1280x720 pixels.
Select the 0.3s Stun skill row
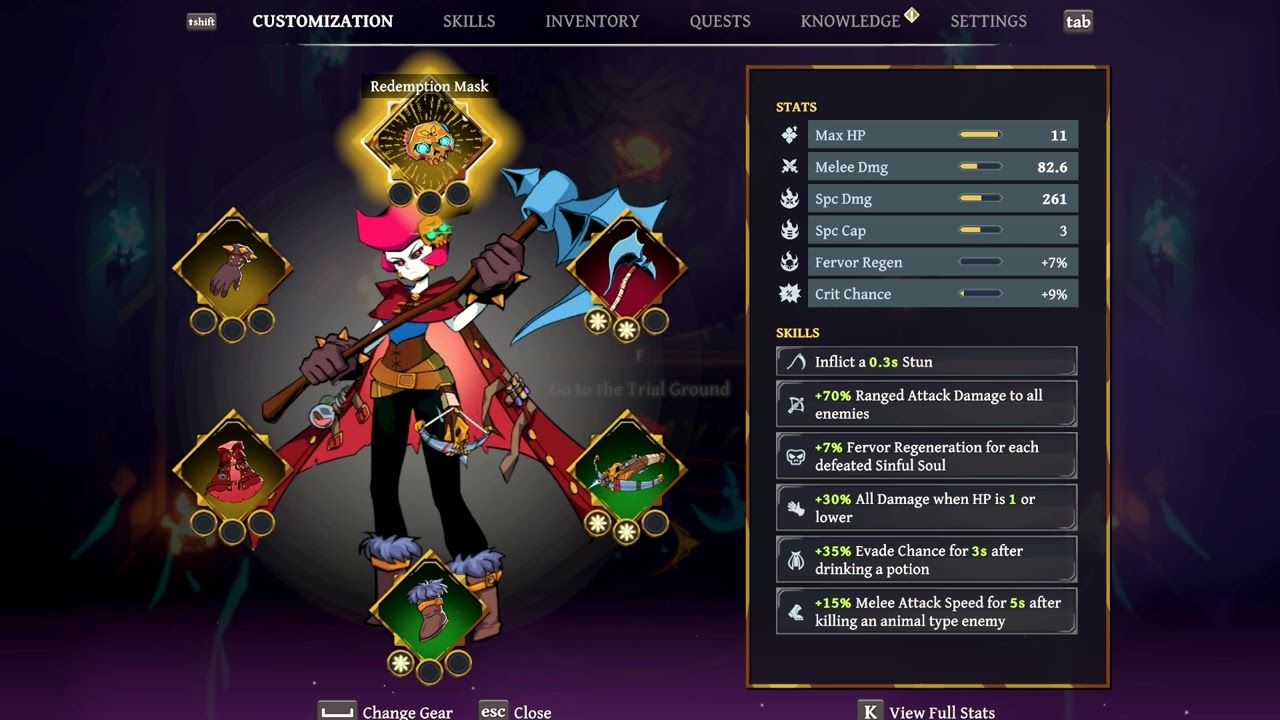pos(926,362)
